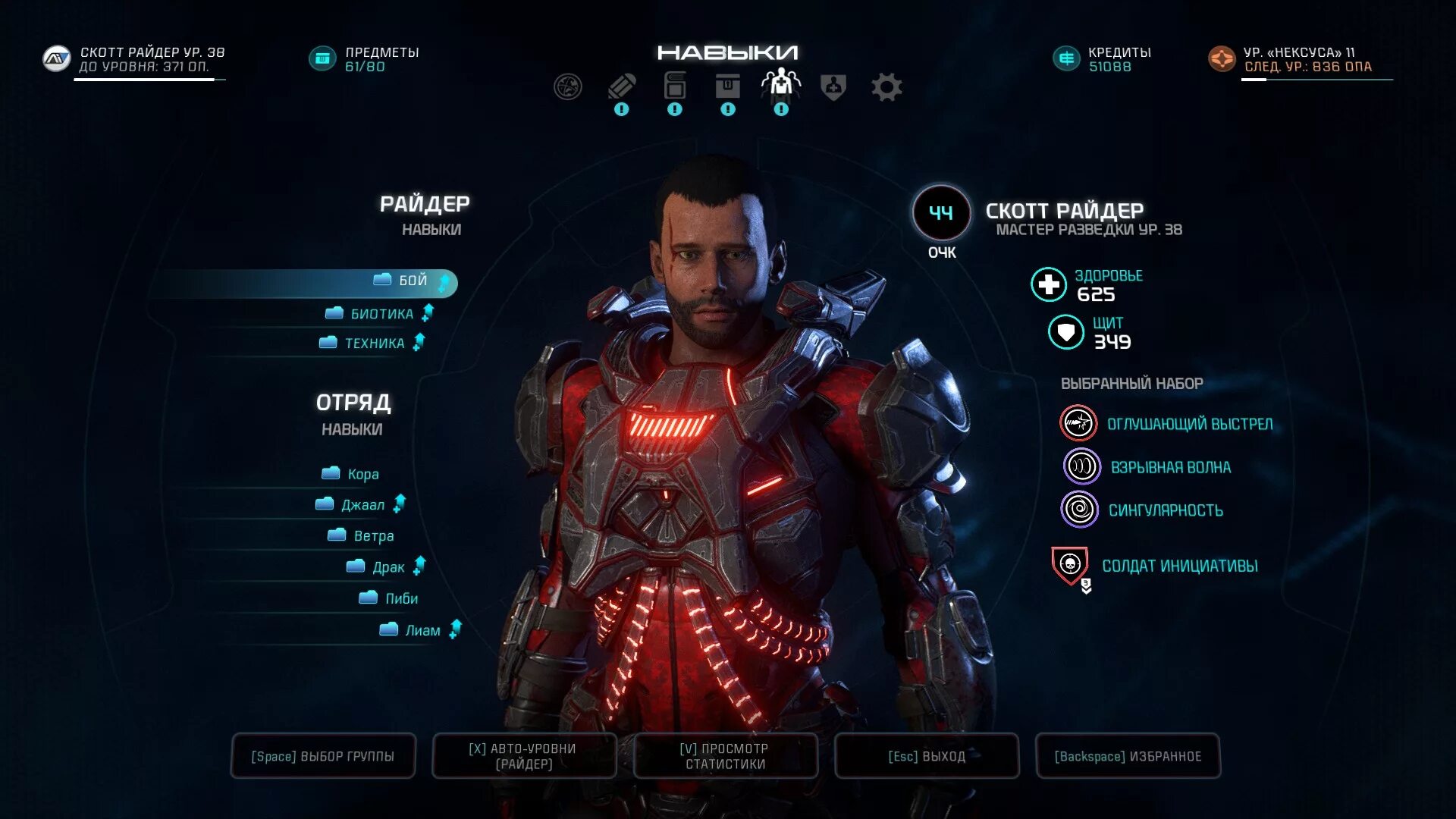Open the ИЗБРАННОЕ favorites button
The width and height of the screenshot is (1456, 819).
(x=1128, y=756)
